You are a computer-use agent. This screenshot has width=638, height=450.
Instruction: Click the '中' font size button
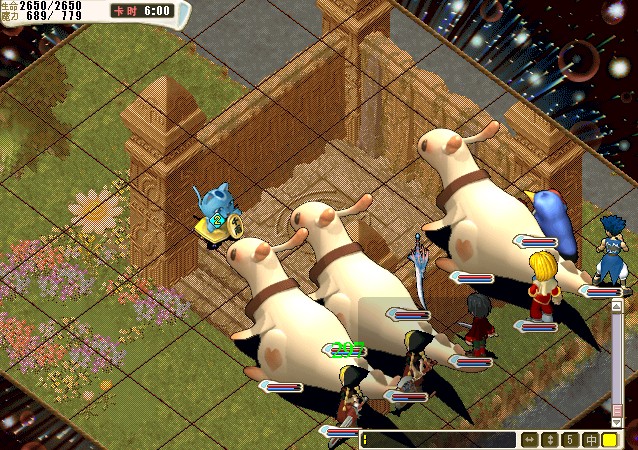pyautogui.click(x=589, y=440)
